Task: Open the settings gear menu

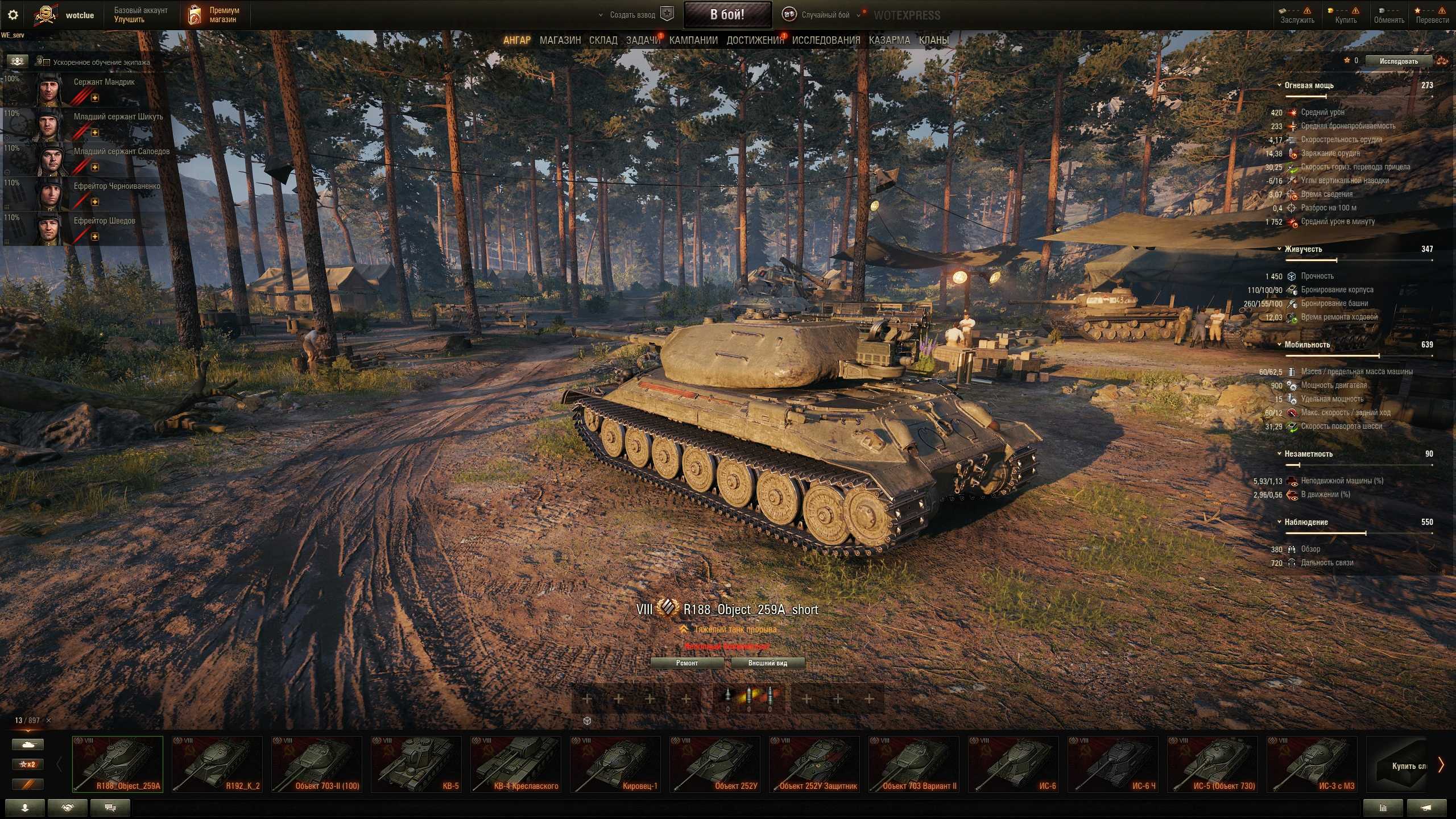Action: [x=13, y=15]
